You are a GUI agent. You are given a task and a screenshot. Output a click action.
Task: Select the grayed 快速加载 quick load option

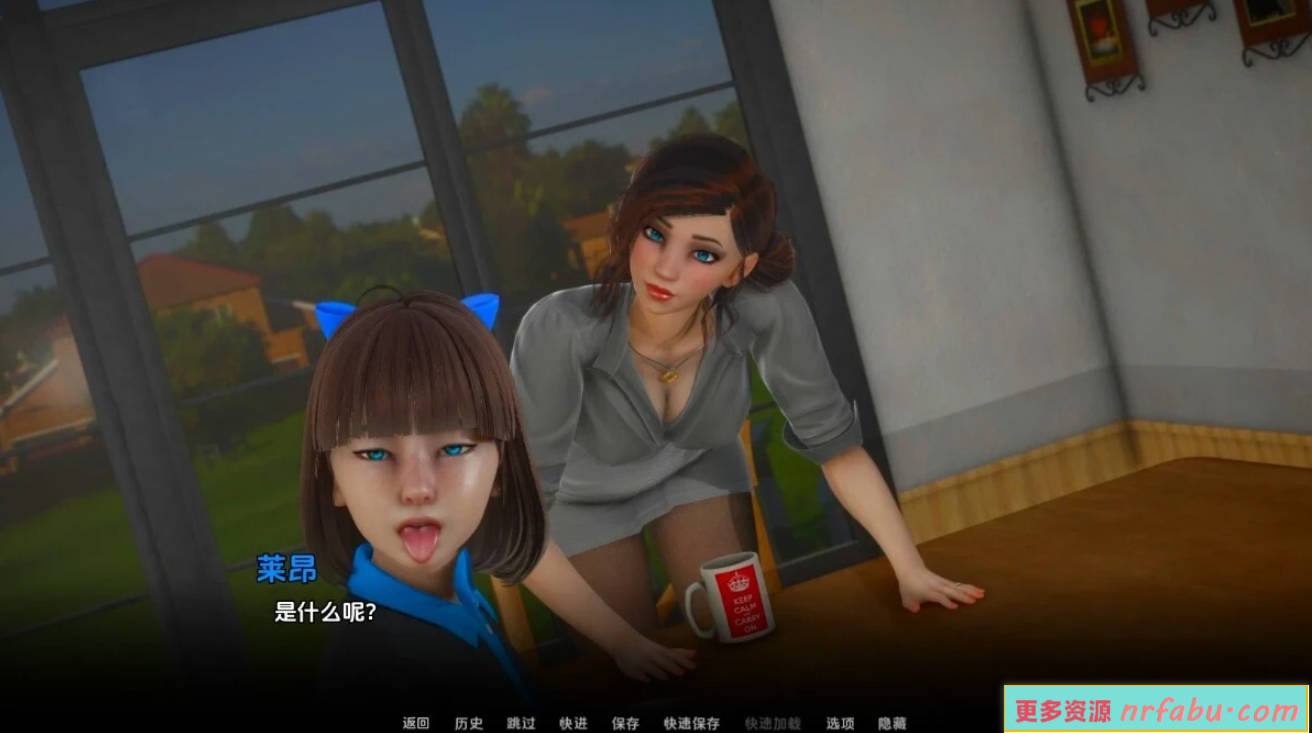(x=773, y=723)
